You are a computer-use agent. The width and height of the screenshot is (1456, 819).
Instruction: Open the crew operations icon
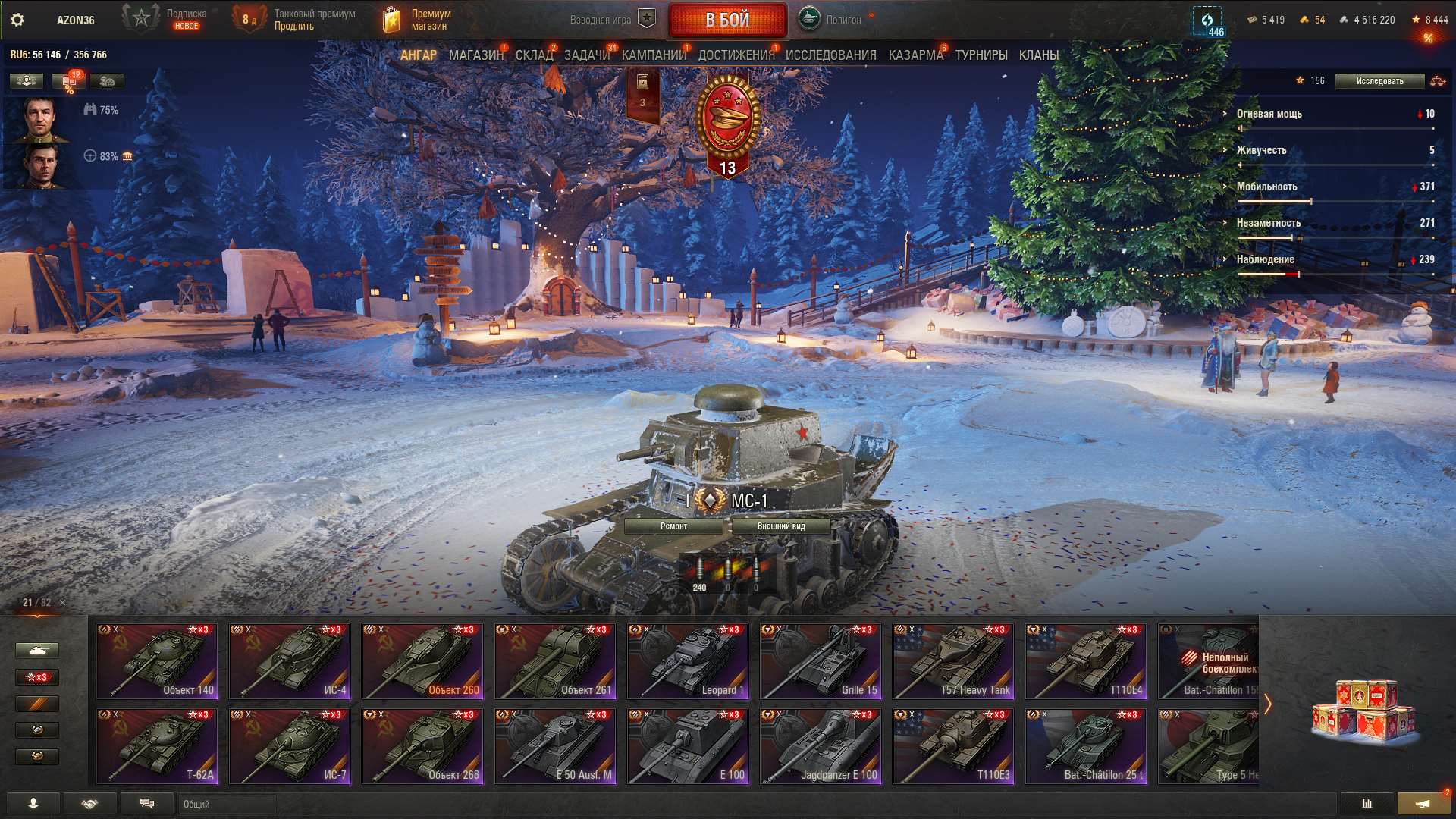point(106,80)
